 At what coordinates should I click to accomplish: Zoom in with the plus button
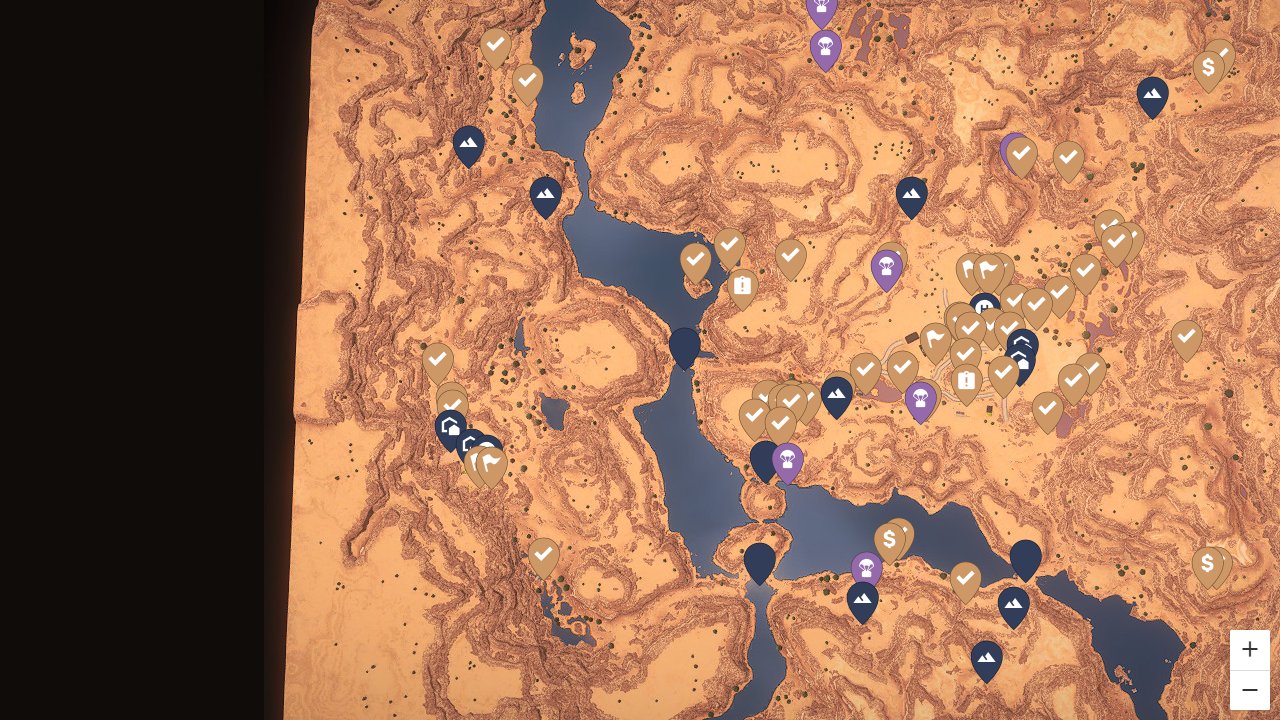point(1249,649)
